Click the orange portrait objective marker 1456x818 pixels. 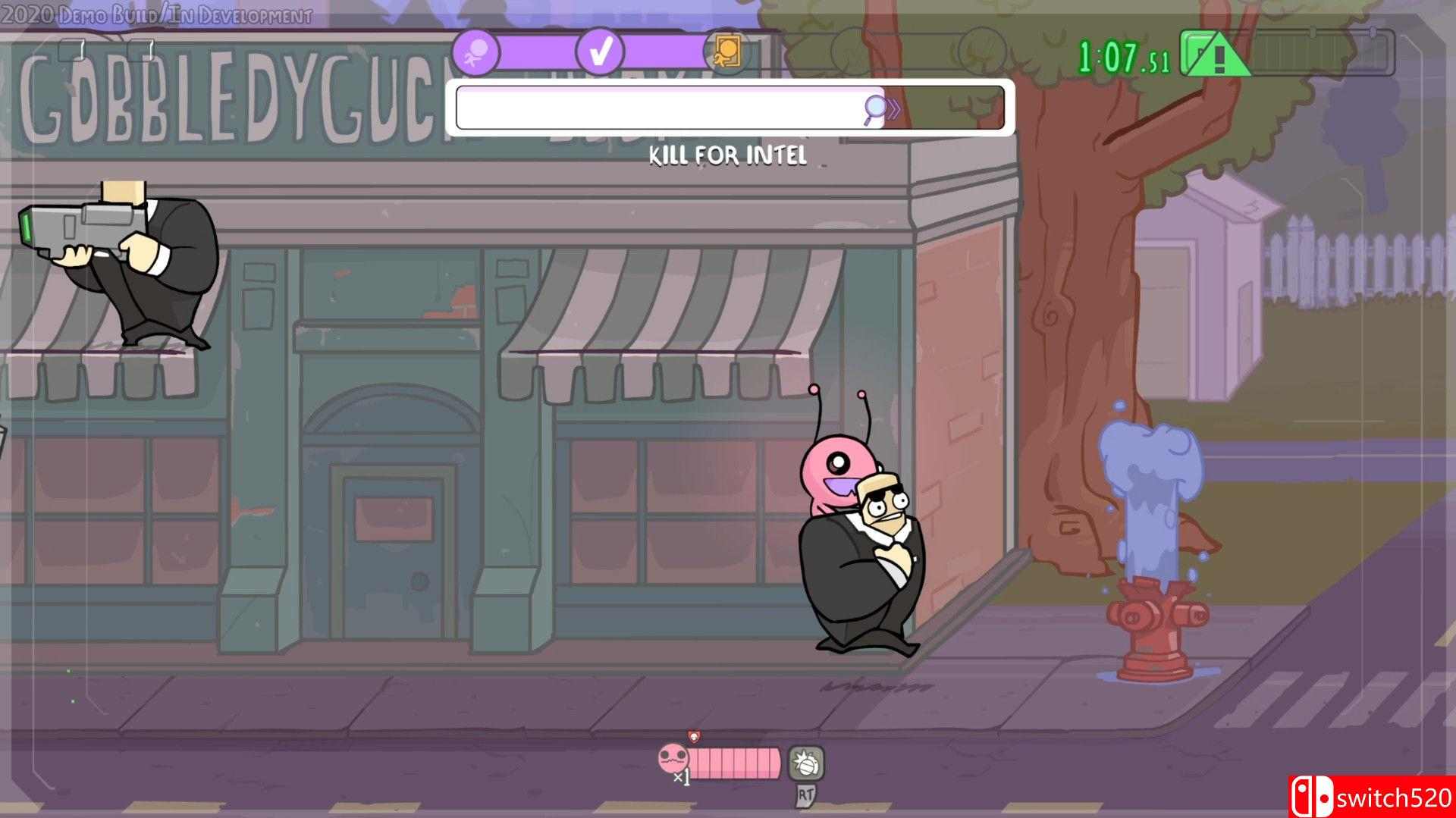726,52
